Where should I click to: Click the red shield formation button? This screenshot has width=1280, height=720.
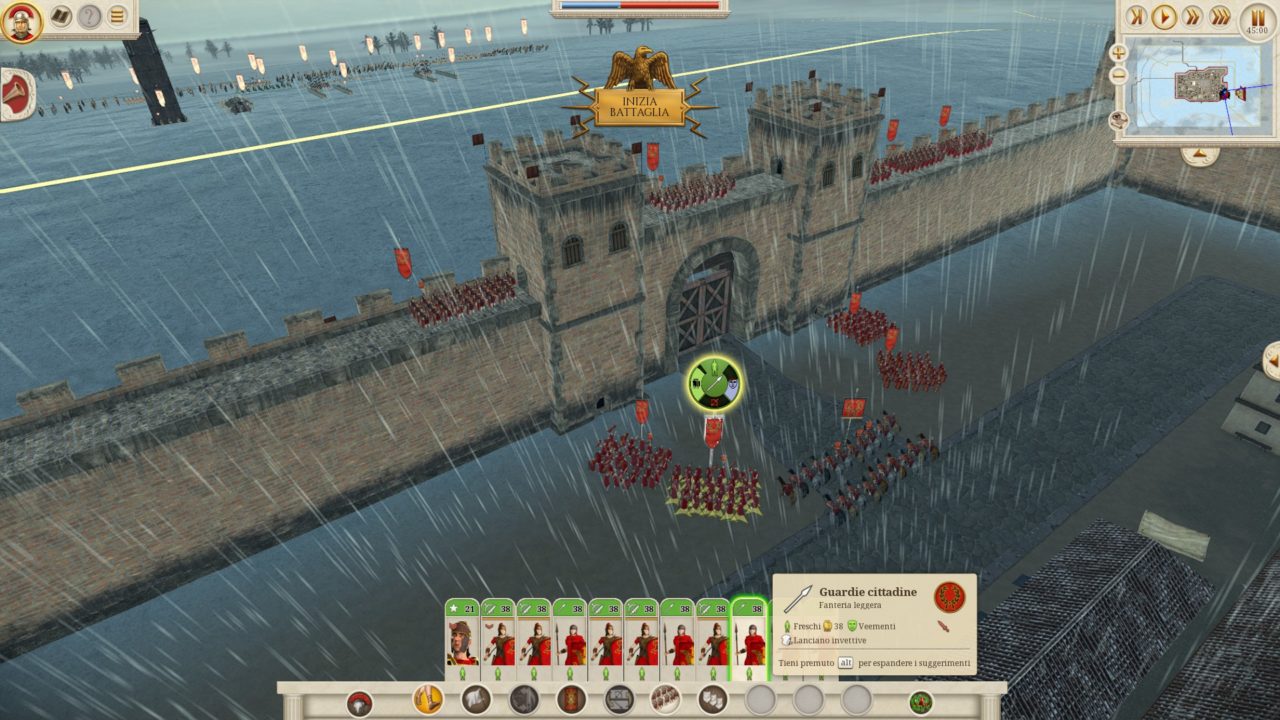[x=571, y=699]
